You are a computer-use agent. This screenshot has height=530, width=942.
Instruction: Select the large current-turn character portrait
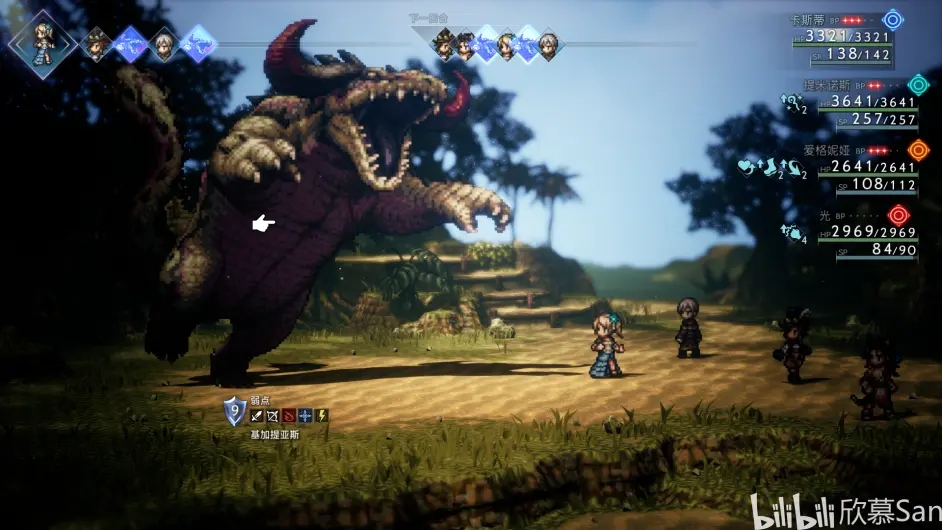point(42,41)
